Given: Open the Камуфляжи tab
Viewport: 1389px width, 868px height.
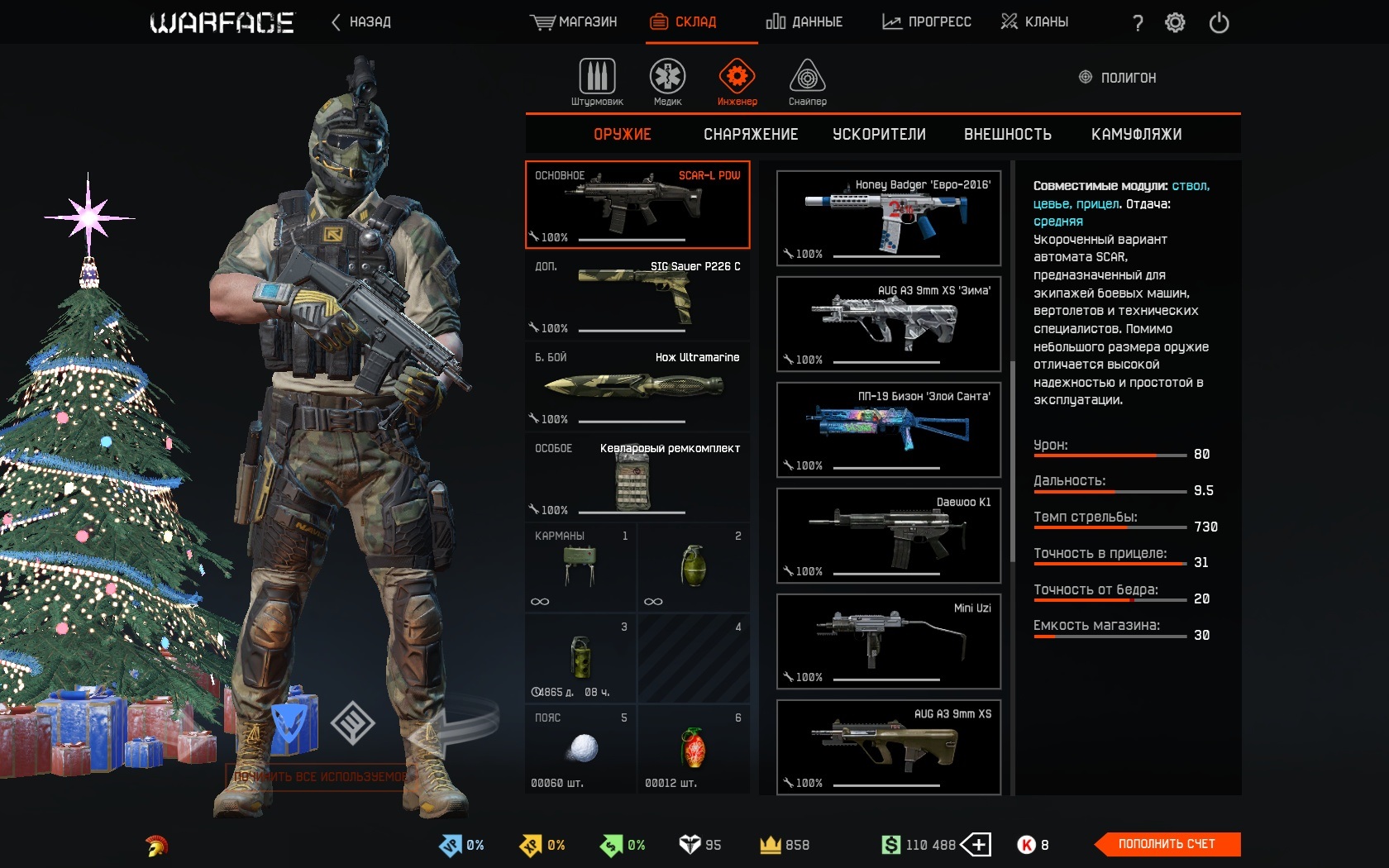Looking at the screenshot, I should click(1138, 134).
